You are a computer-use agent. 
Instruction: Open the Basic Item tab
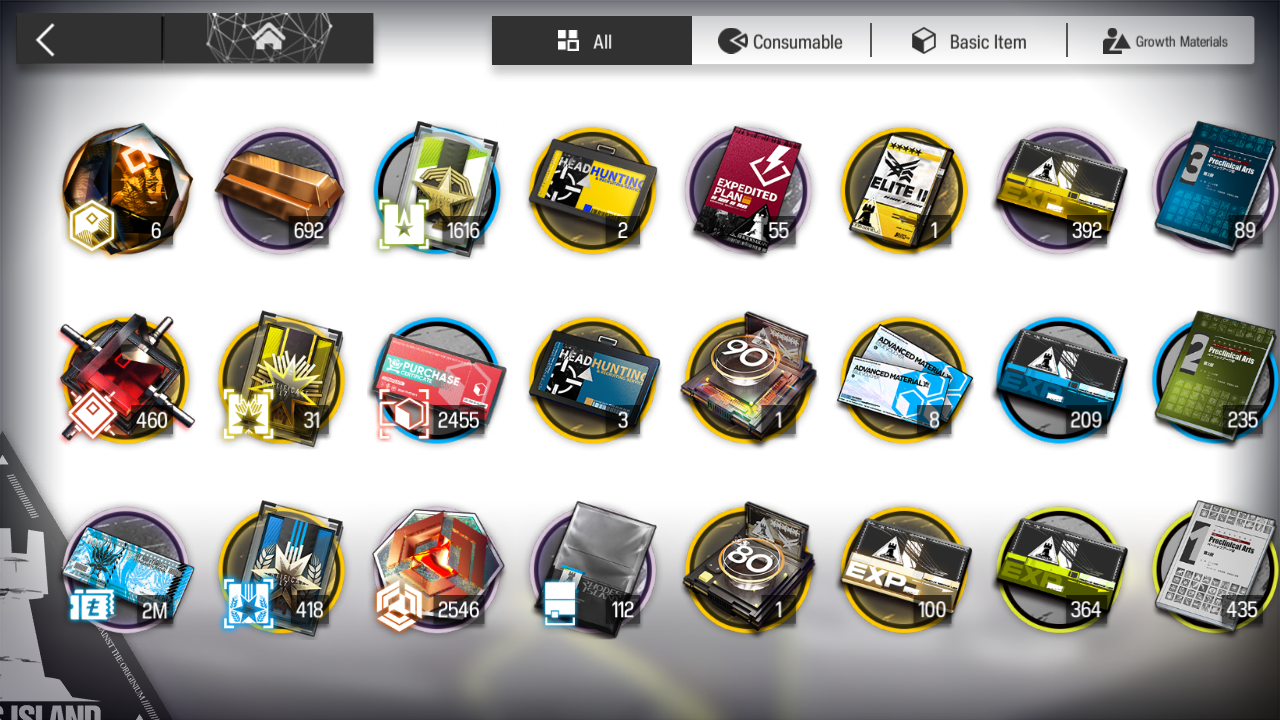pyautogui.click(x=969, y=41)
